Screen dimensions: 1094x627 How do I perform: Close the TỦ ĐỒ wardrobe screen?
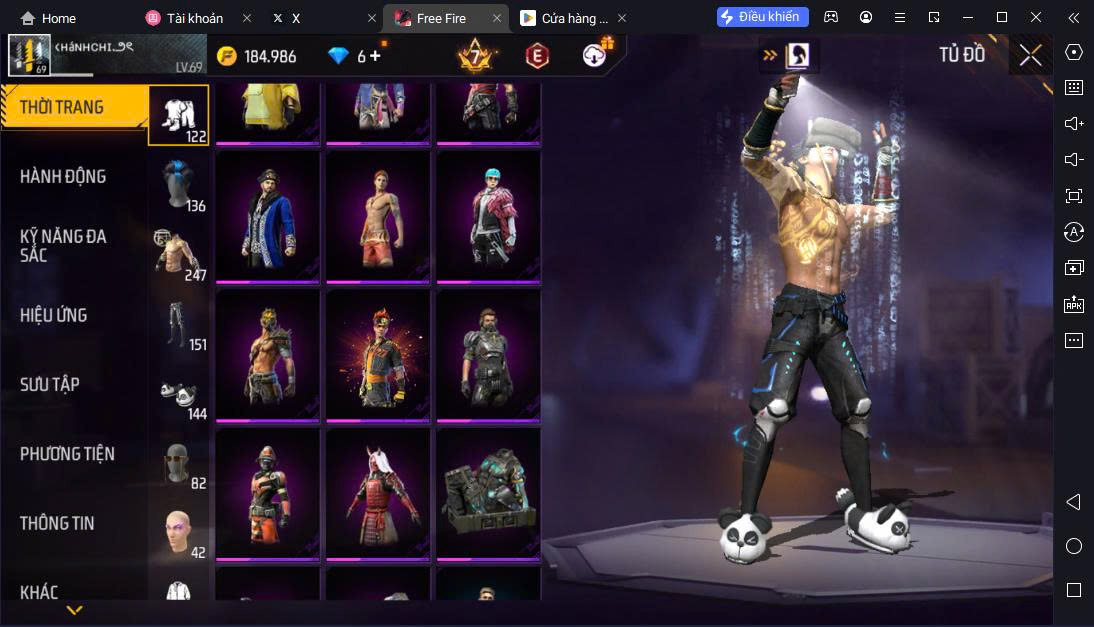tap(1030, 55)
